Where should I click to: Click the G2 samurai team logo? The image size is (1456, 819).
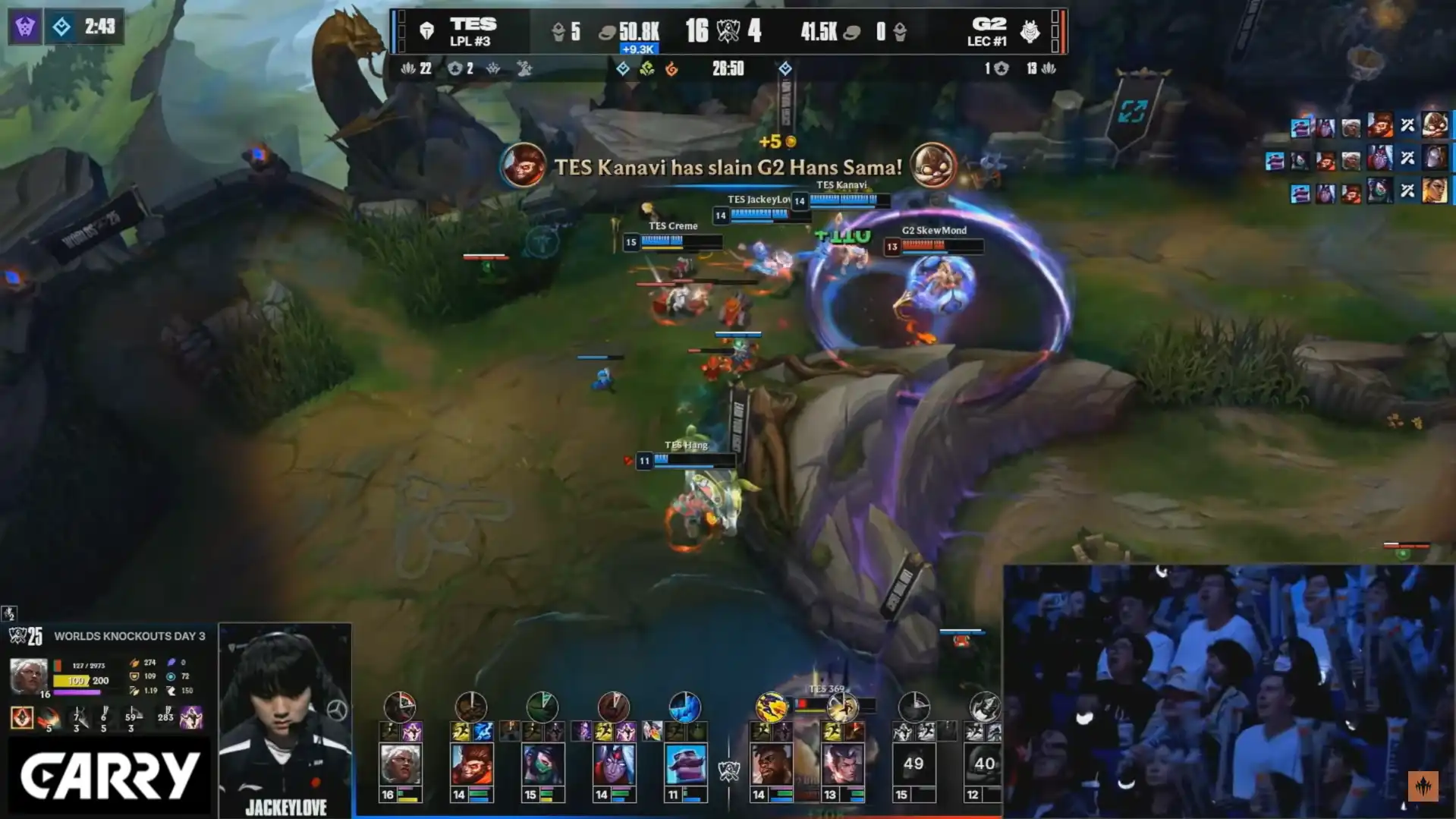point(1030,31)
